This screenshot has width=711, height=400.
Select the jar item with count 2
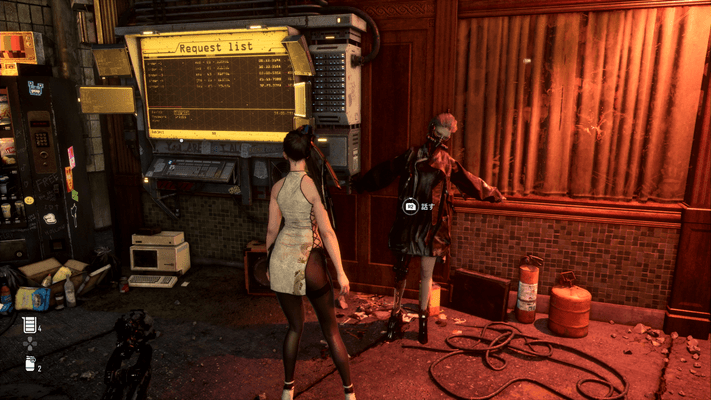[x=29, y=363]
